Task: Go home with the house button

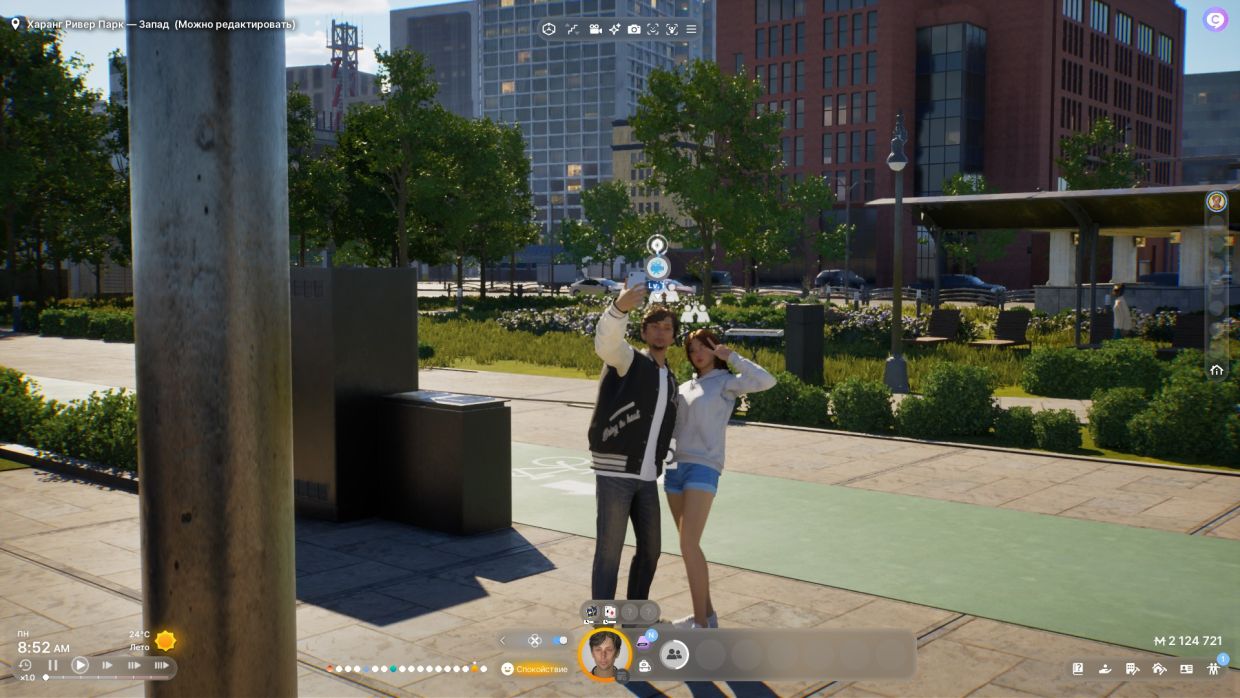Action: click(1216, 369)
